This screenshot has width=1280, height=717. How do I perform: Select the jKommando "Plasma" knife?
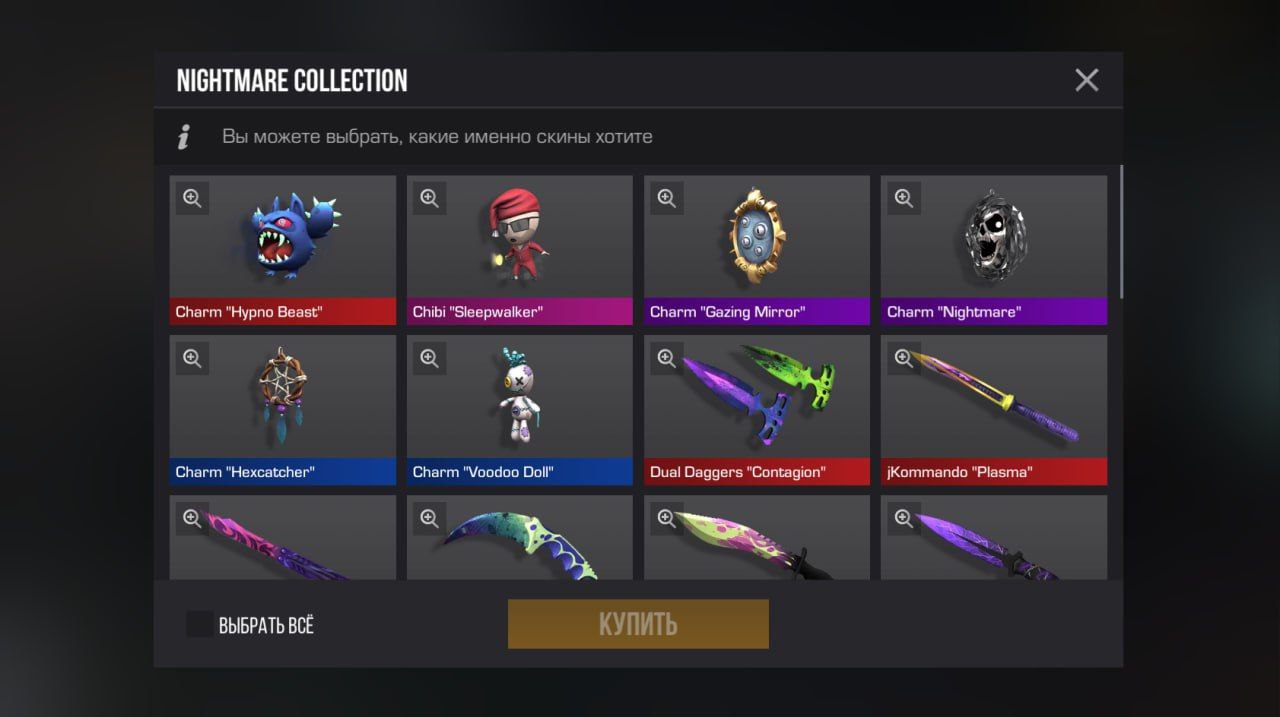(993, 408)
